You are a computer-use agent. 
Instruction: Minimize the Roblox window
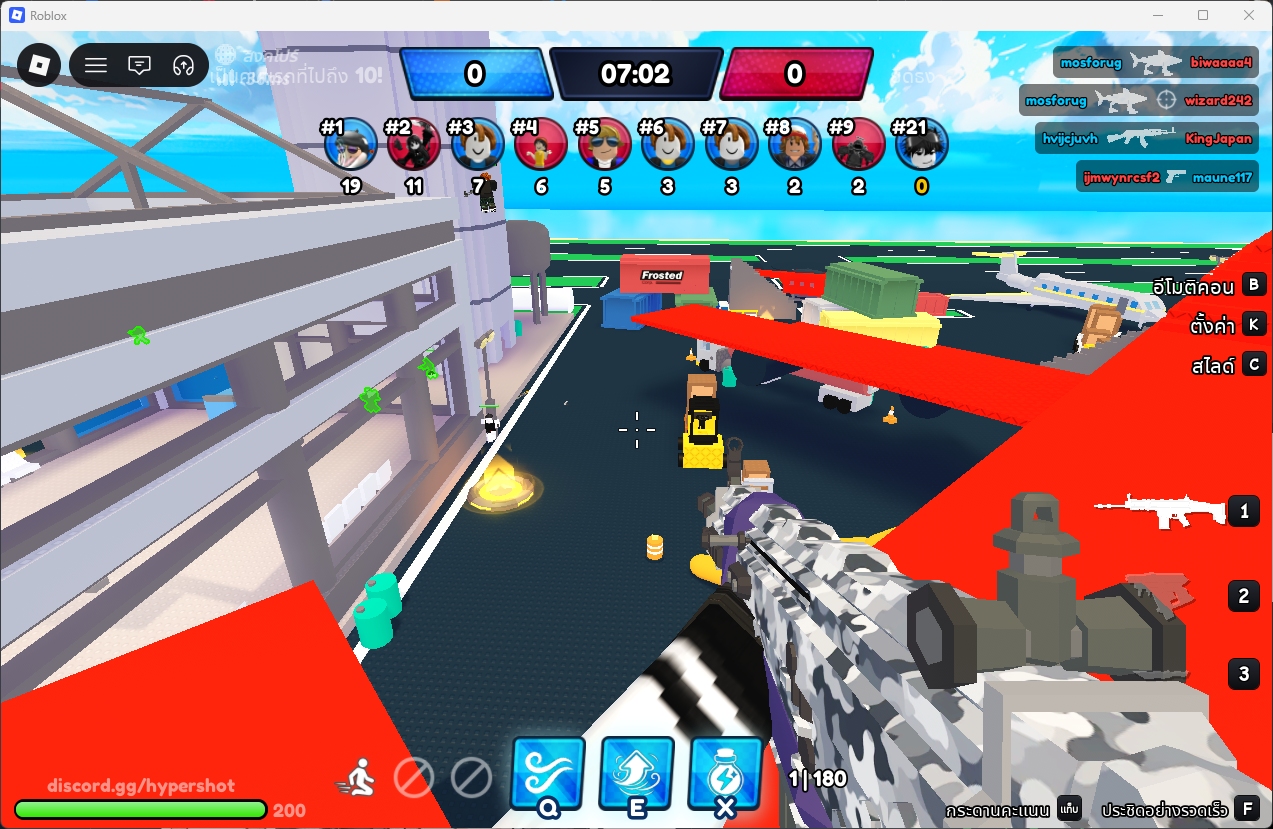1158,15
